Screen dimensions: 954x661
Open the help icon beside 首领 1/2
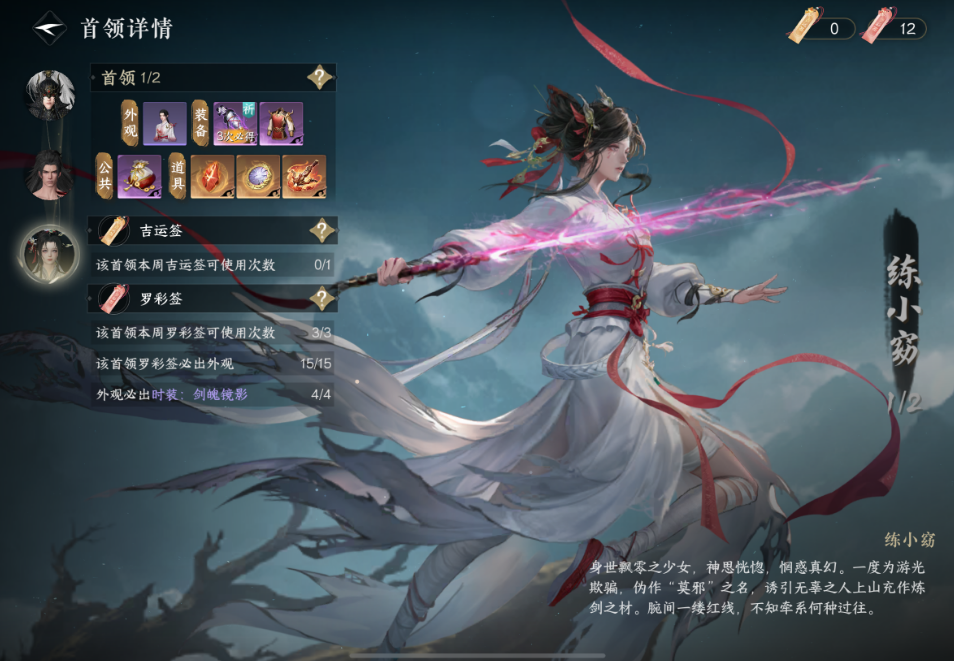pos(320,78)
